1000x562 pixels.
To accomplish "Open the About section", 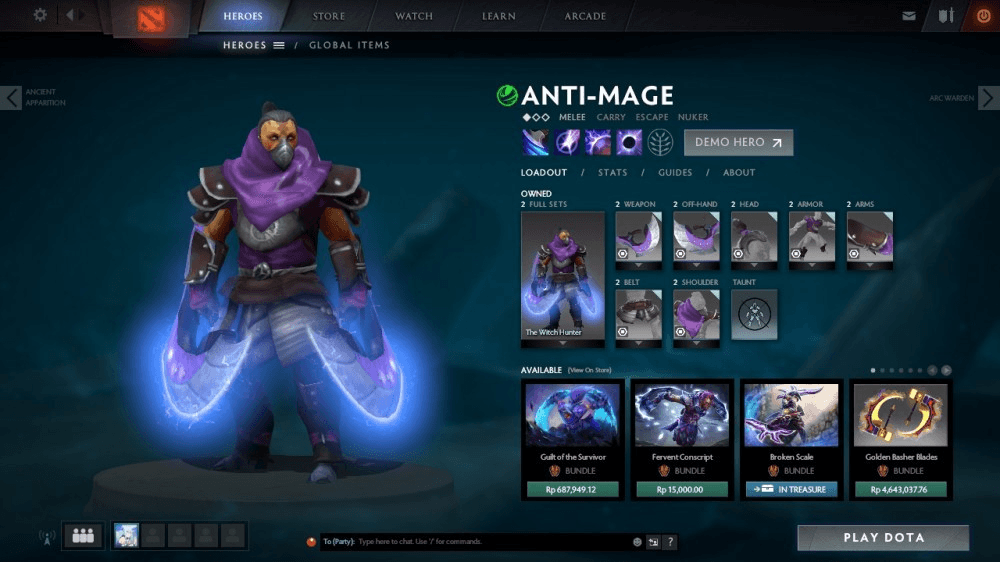I will click(739, 173).
